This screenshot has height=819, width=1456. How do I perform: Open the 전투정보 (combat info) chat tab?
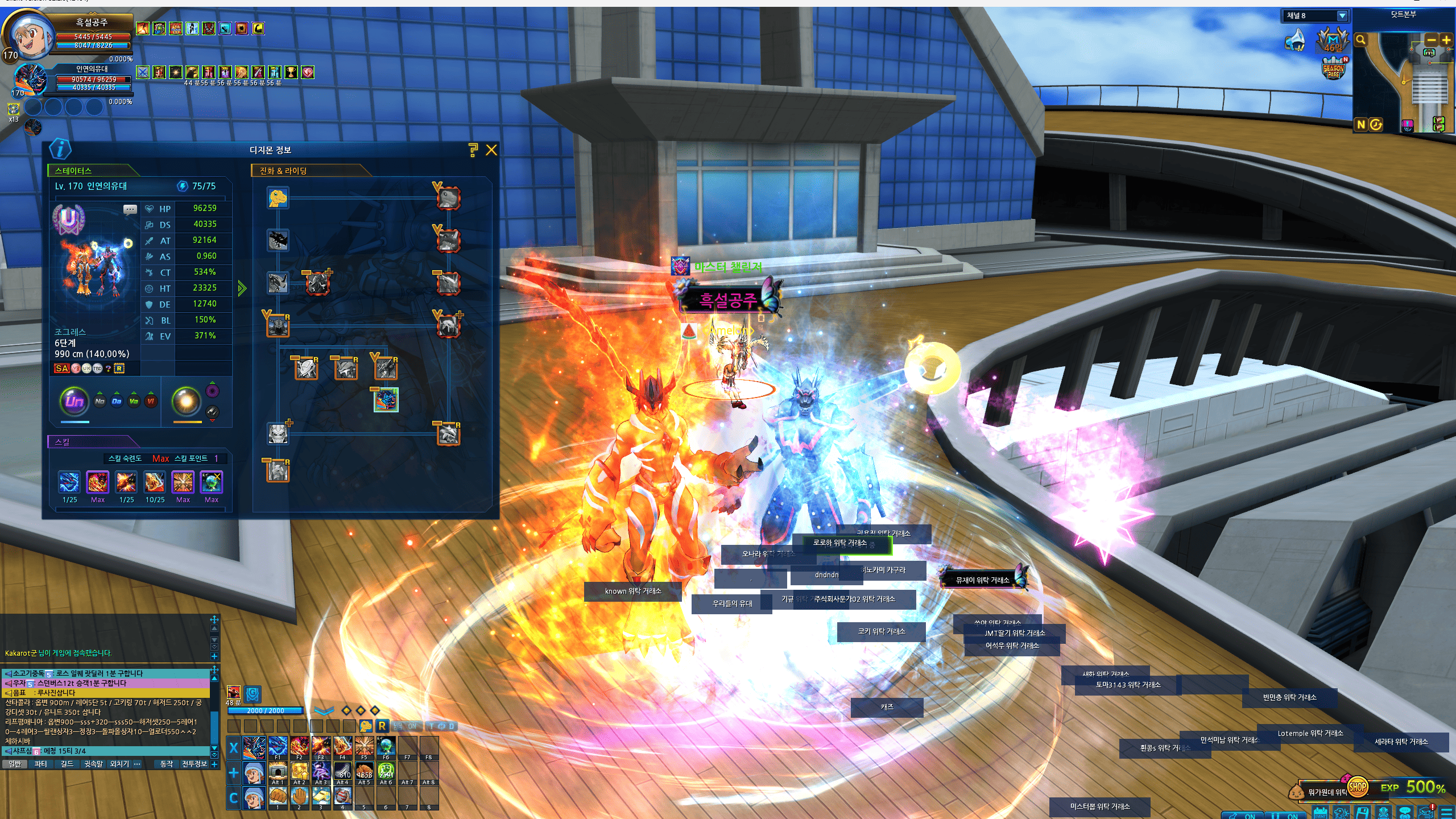(x=194, y=764)
